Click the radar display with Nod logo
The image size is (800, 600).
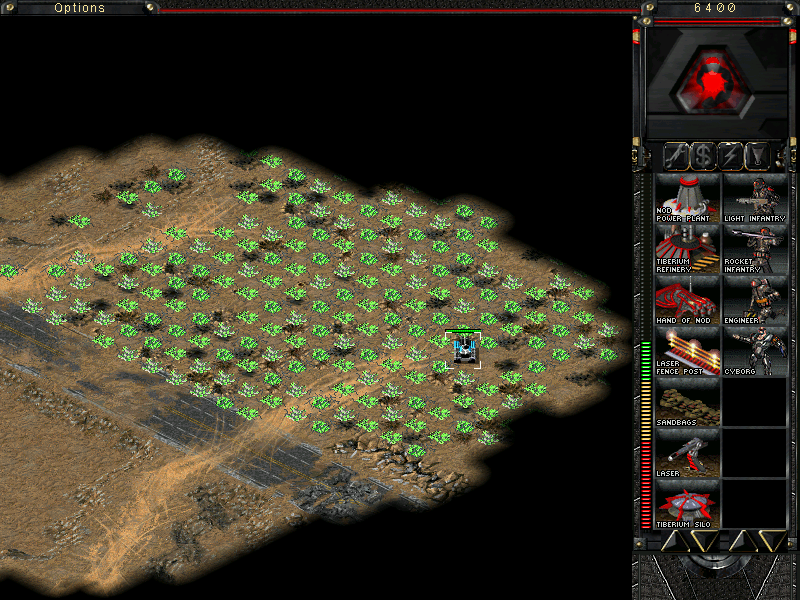click(x=713, y=80)
